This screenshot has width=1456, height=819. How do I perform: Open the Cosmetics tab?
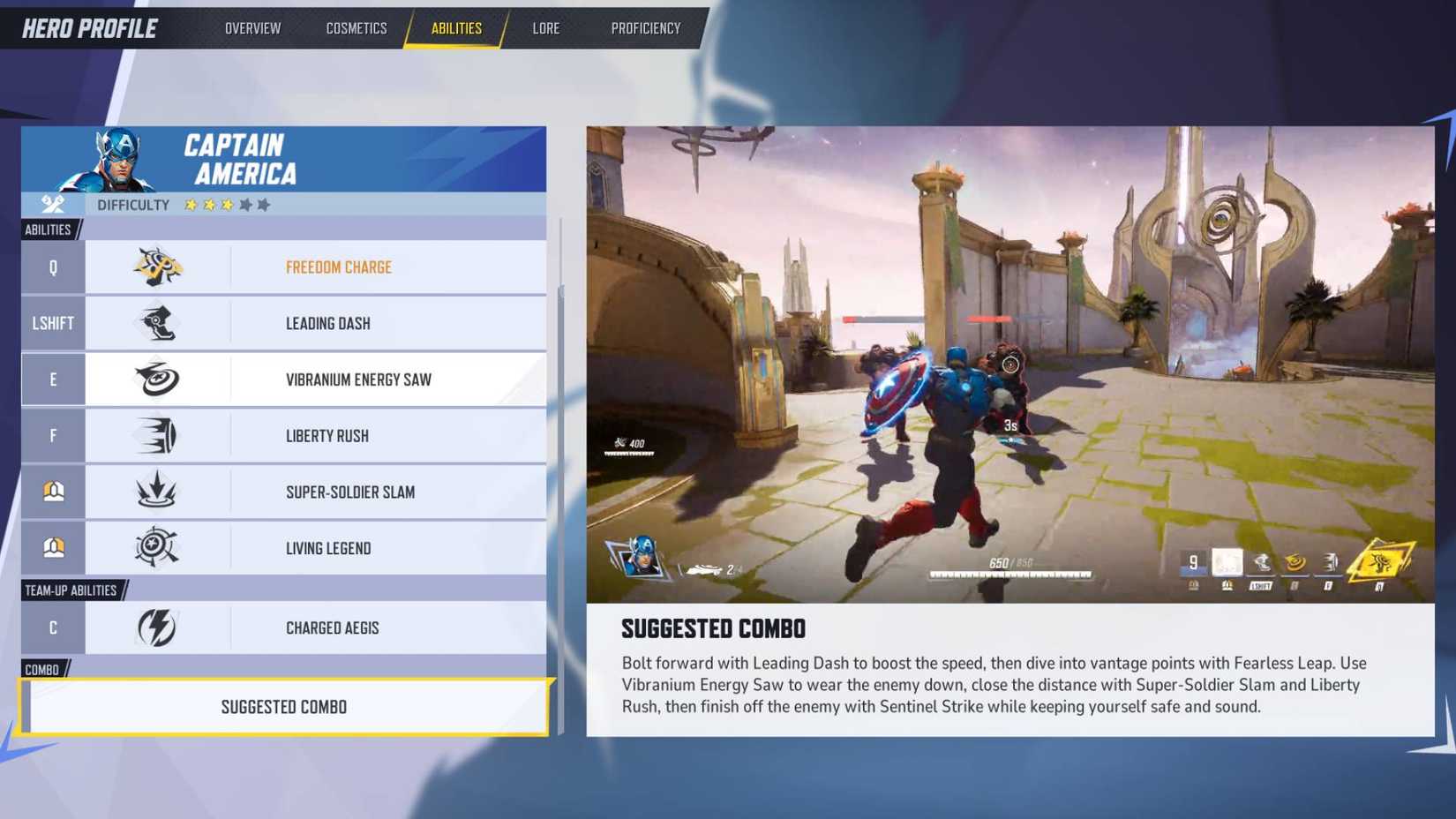356,27
